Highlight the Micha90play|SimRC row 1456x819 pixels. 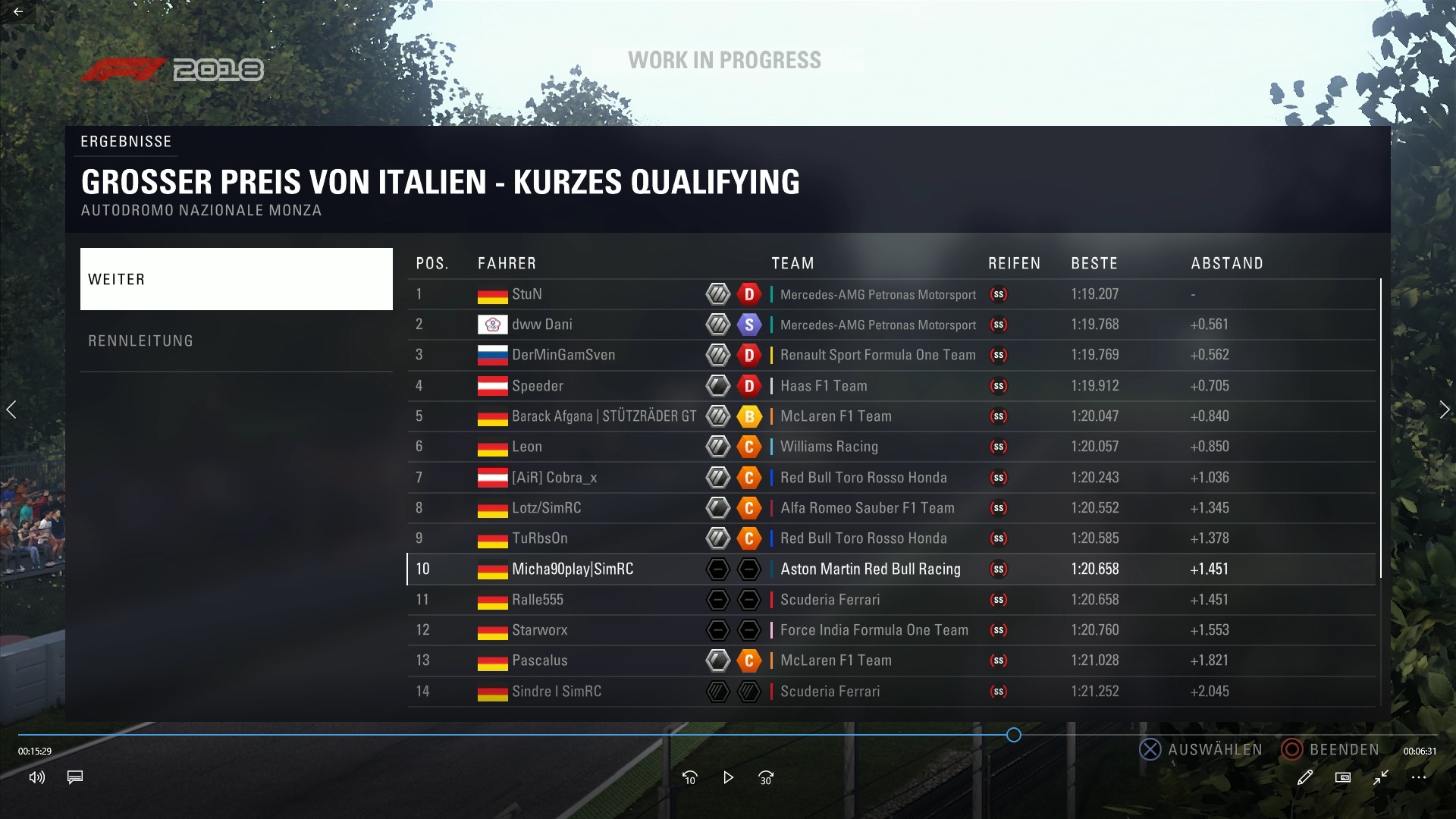572,569
